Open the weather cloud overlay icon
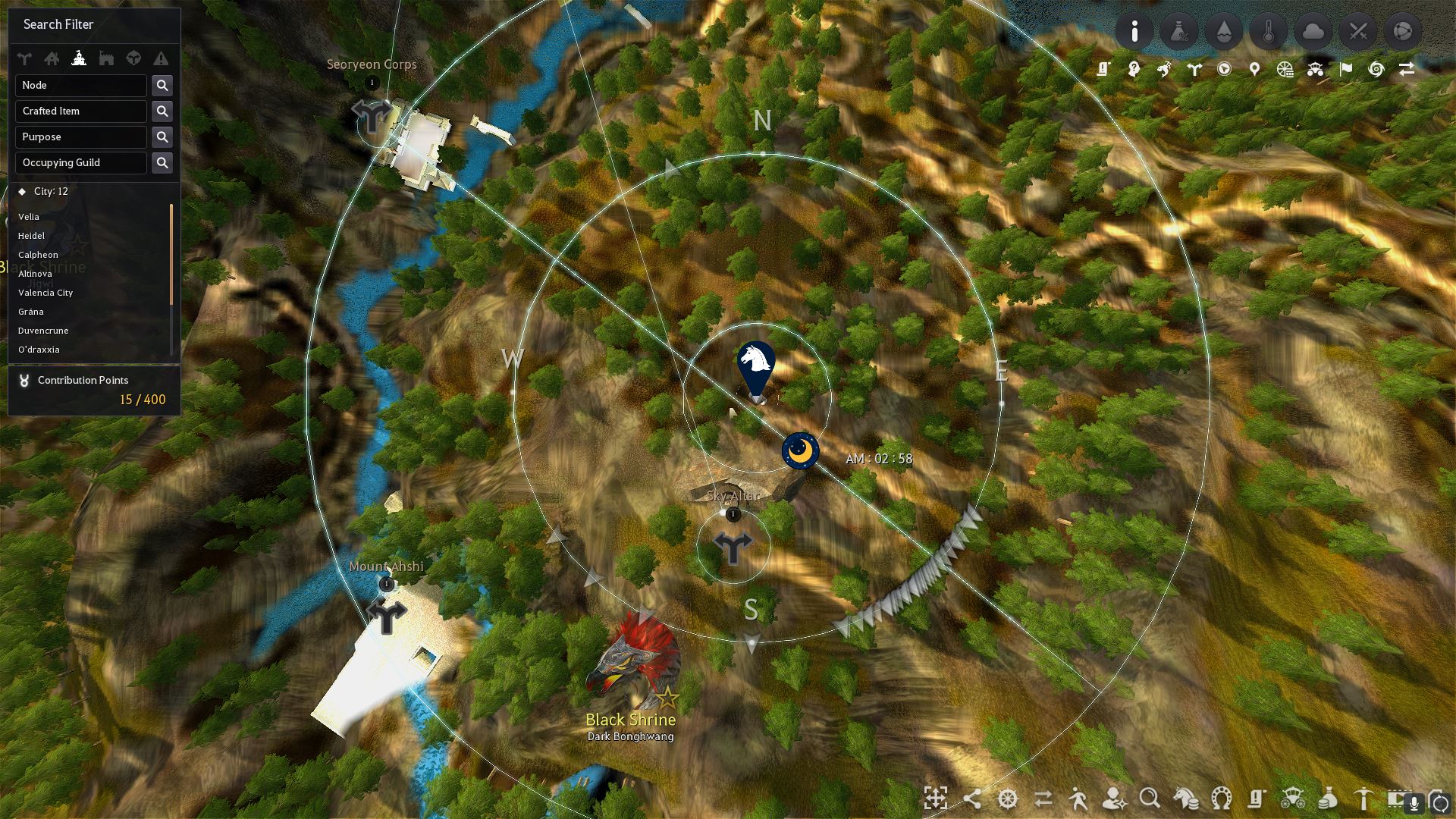This screenshot has width=1456, height=819. click(1313, 31)
